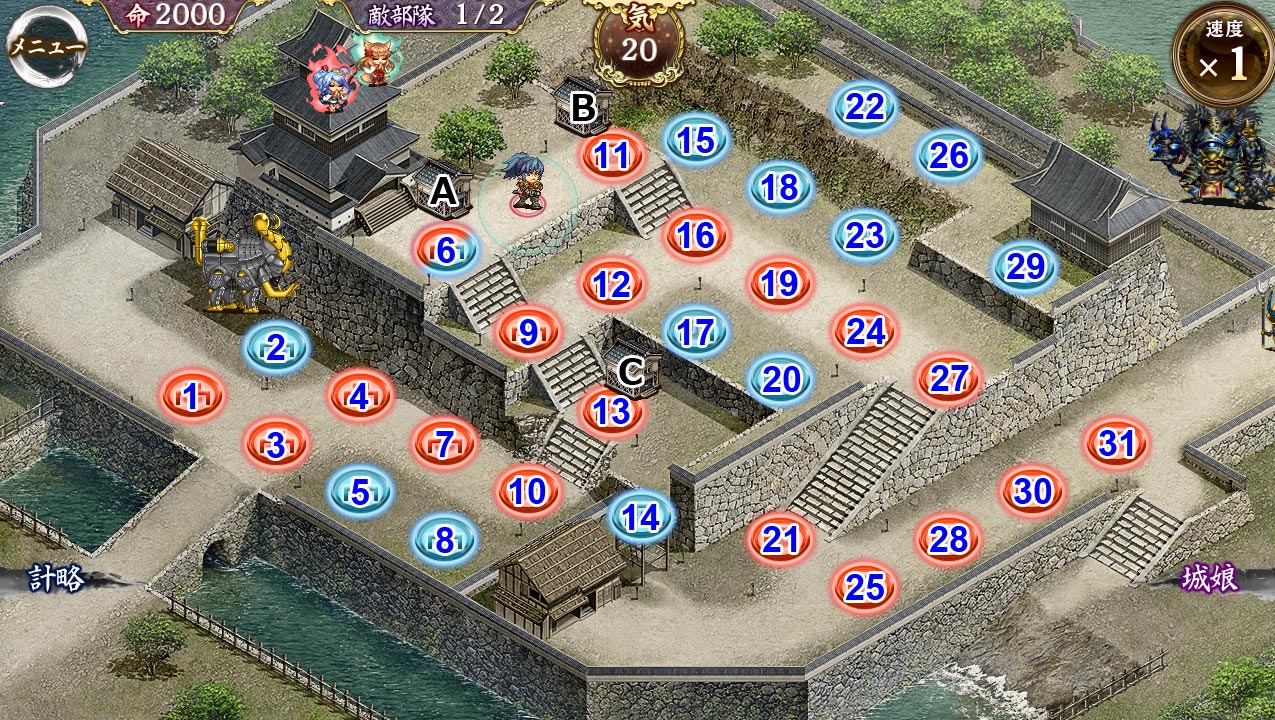Select blue deployment tile number 2
Viewport: 1275px width, 720px height.
click(x=276, y=348)
